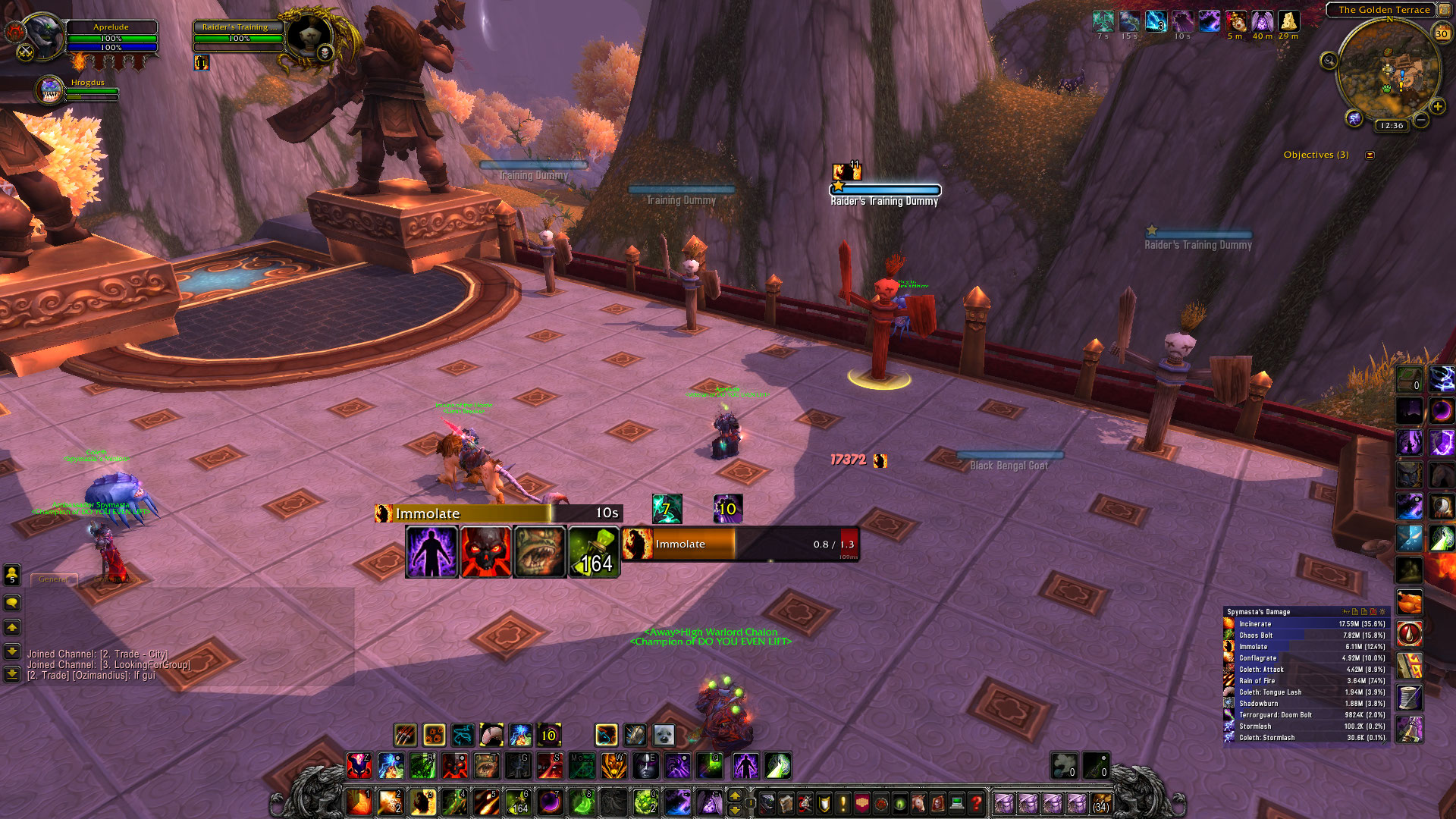Use the action bar slot showing 164

(x=518, y=802)
